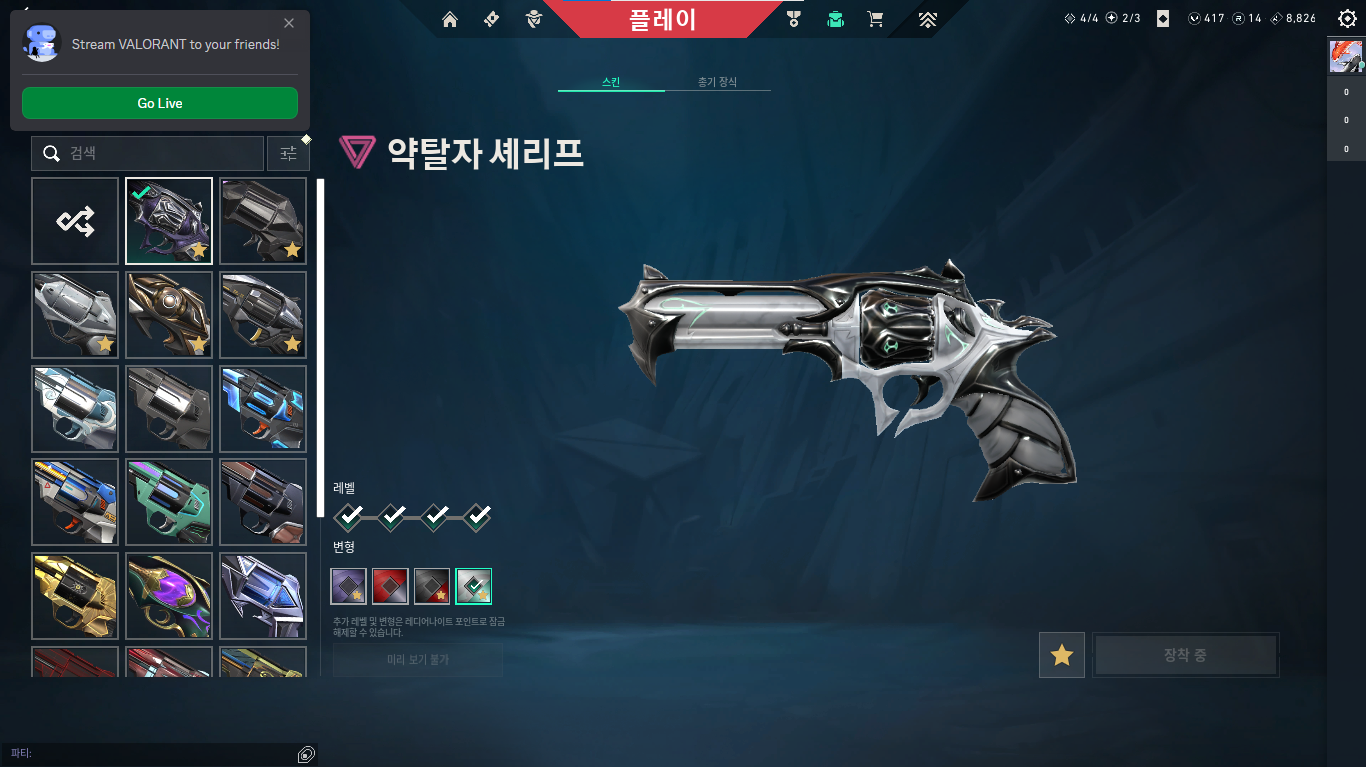Choose the green teal Sheriff skin thumbnail

[x=169, y=502]
